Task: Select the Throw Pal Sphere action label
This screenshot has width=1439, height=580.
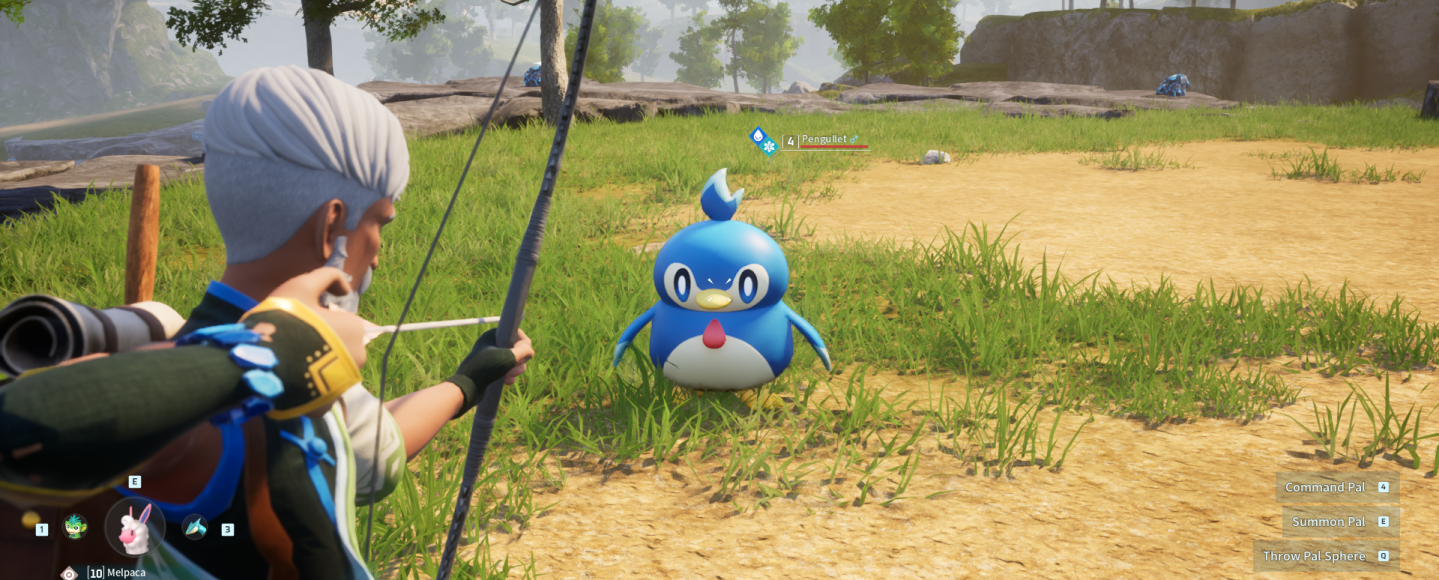Action: click(x=1313, y=556)
